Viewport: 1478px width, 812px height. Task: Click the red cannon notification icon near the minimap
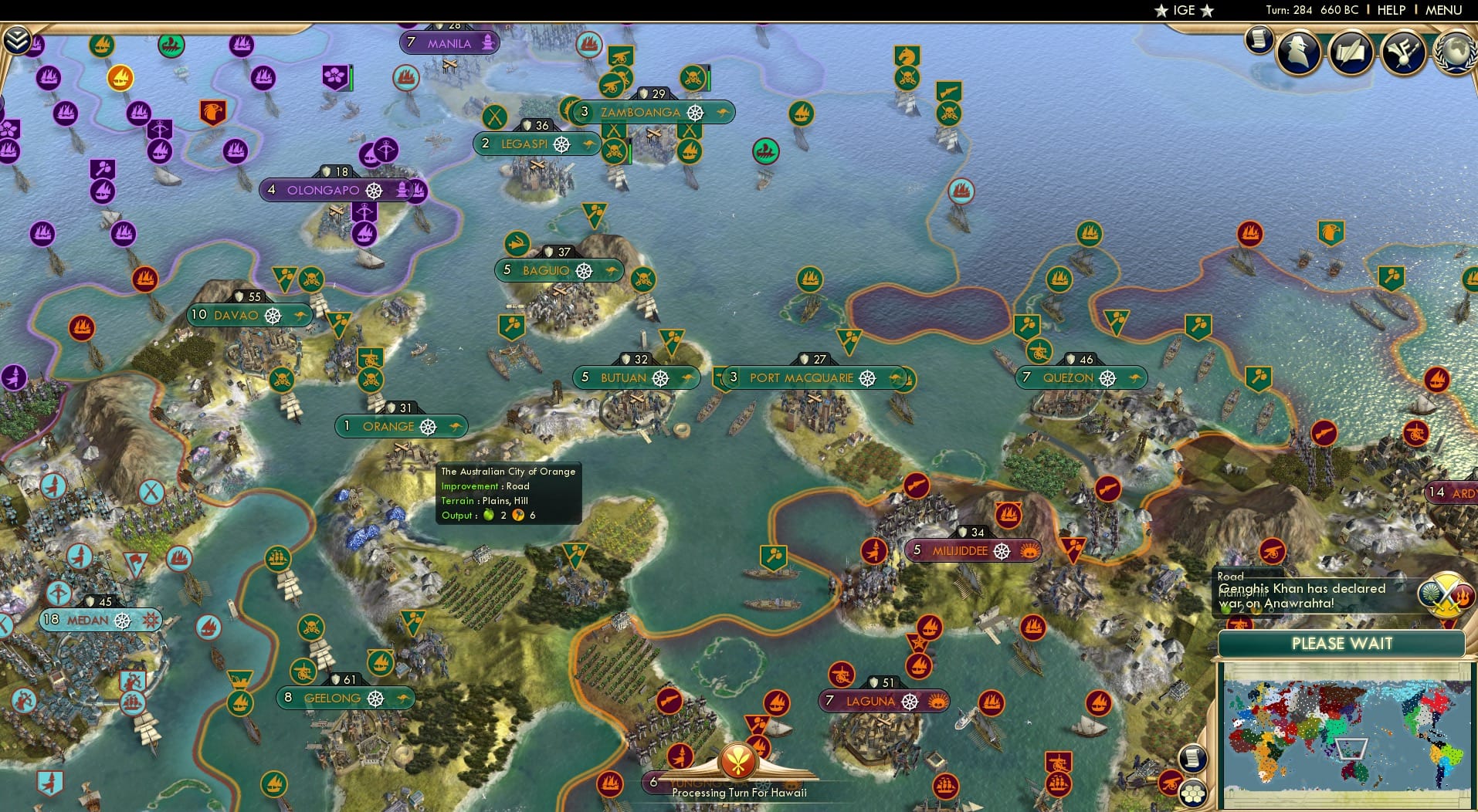[1171, 783]
